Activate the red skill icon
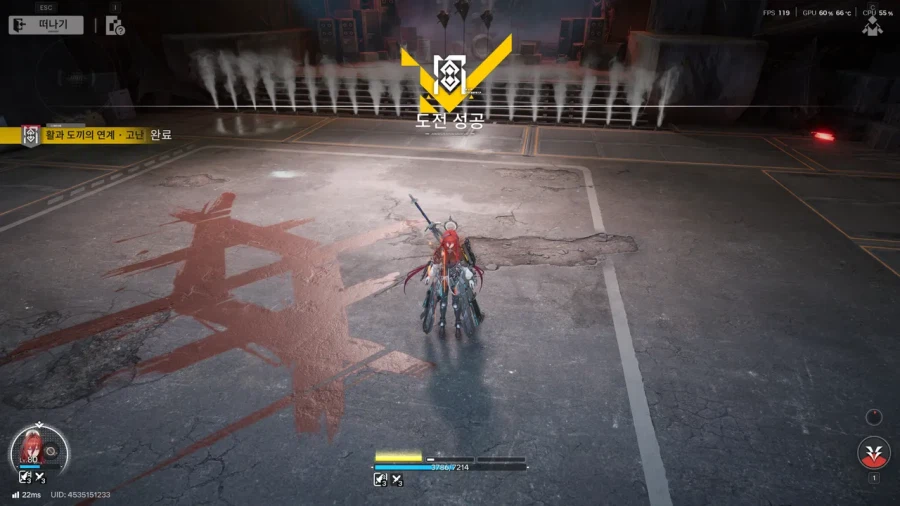Screen dimensions: 900x506 [873, 453]
